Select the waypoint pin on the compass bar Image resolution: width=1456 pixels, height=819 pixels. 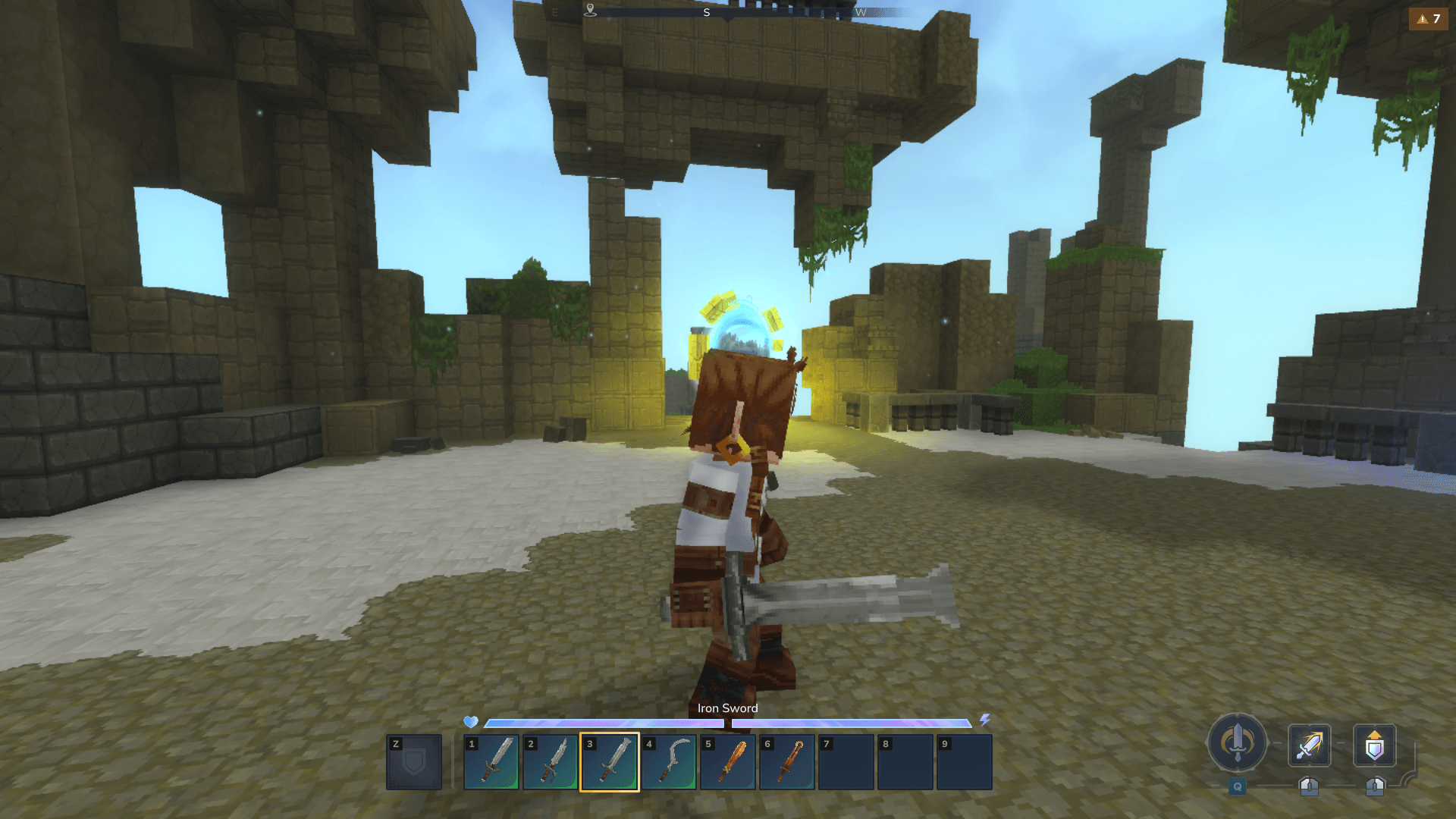(x=589, y=11)
